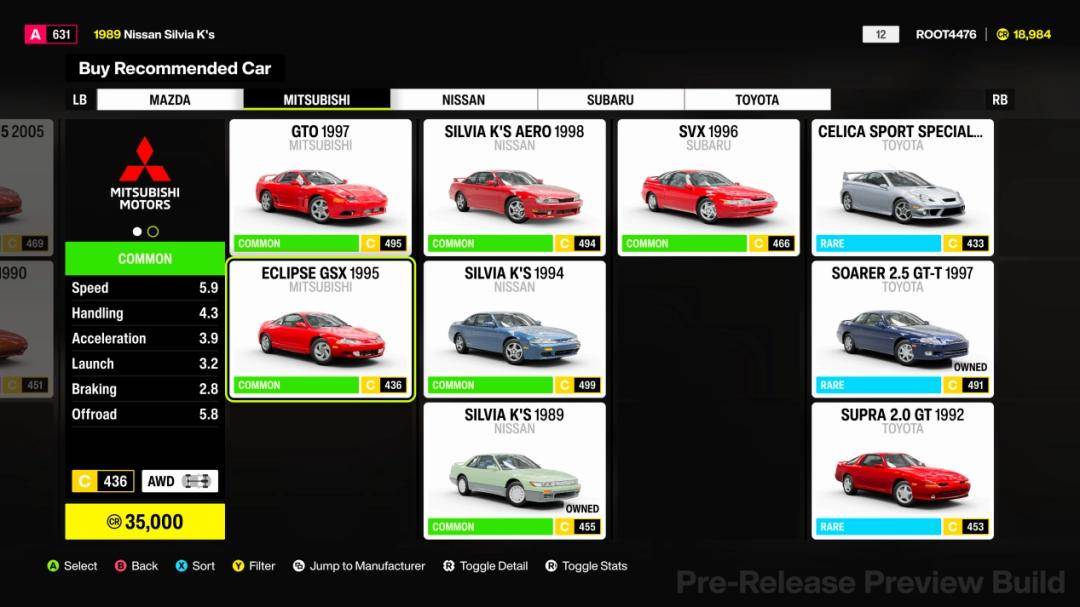Select the Subaru SVX 1996 tile

(x=708, y=187)
